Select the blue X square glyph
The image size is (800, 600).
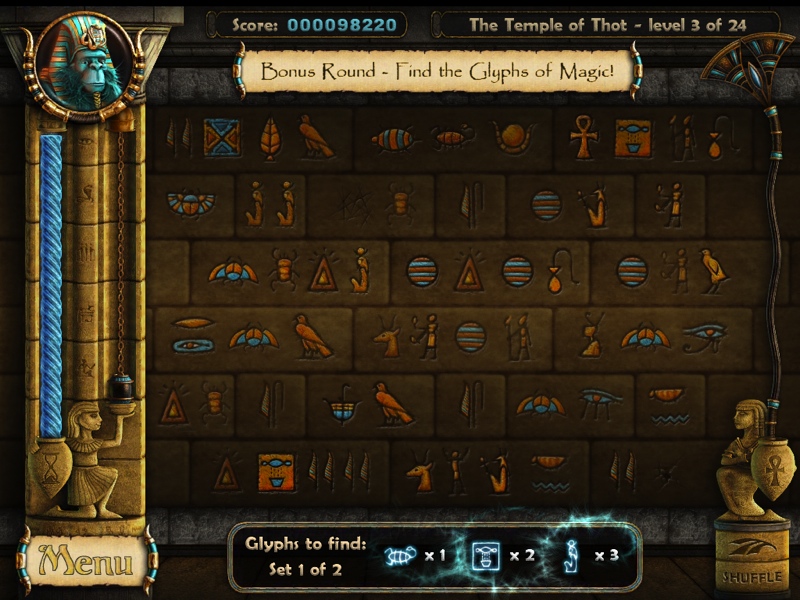[221, 138]
